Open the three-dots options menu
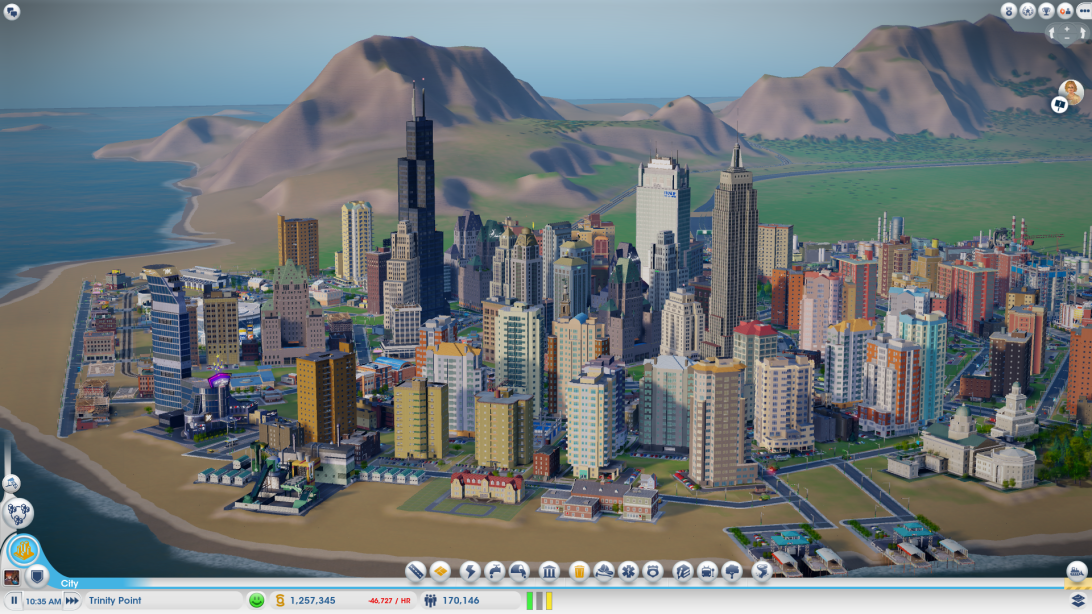Image resolution: width=1092 pixels, height=614 pixels. click(1081, 11)
